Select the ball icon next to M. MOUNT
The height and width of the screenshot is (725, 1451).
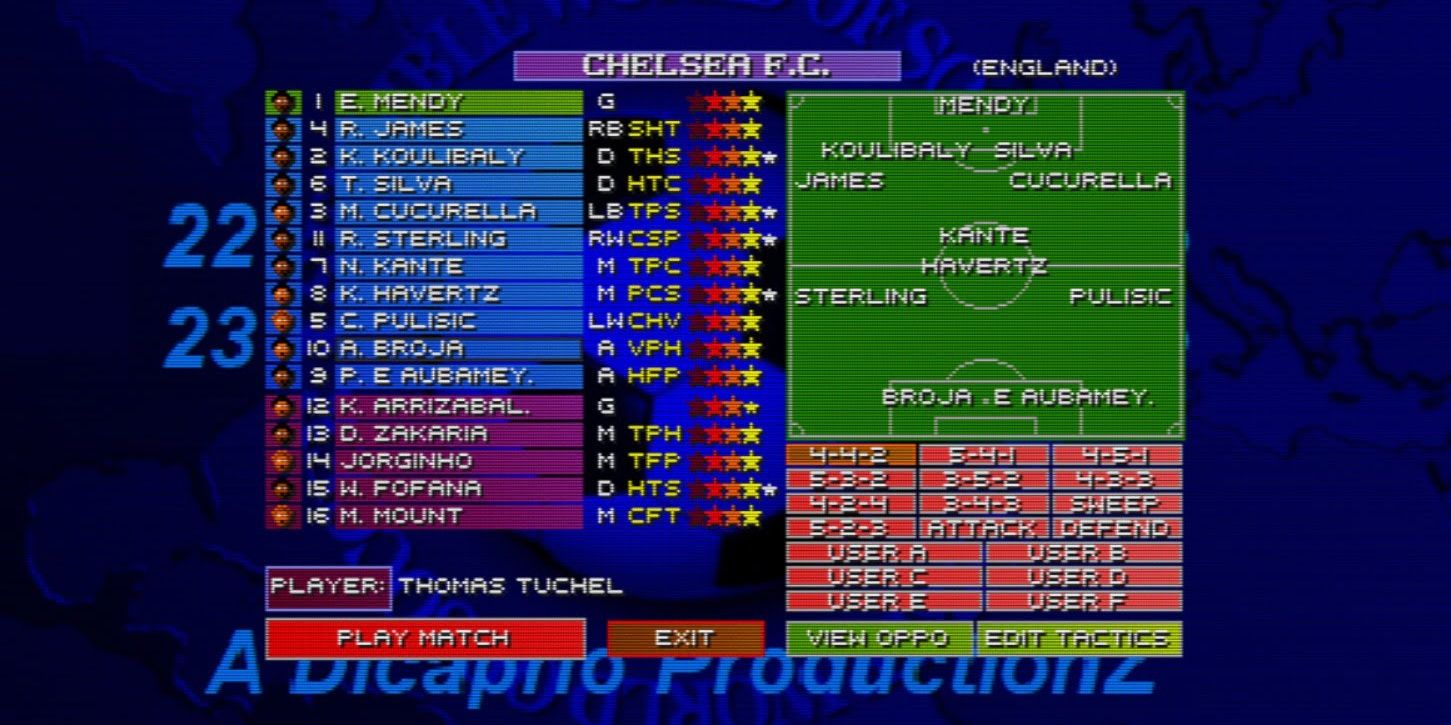(285, 516)
